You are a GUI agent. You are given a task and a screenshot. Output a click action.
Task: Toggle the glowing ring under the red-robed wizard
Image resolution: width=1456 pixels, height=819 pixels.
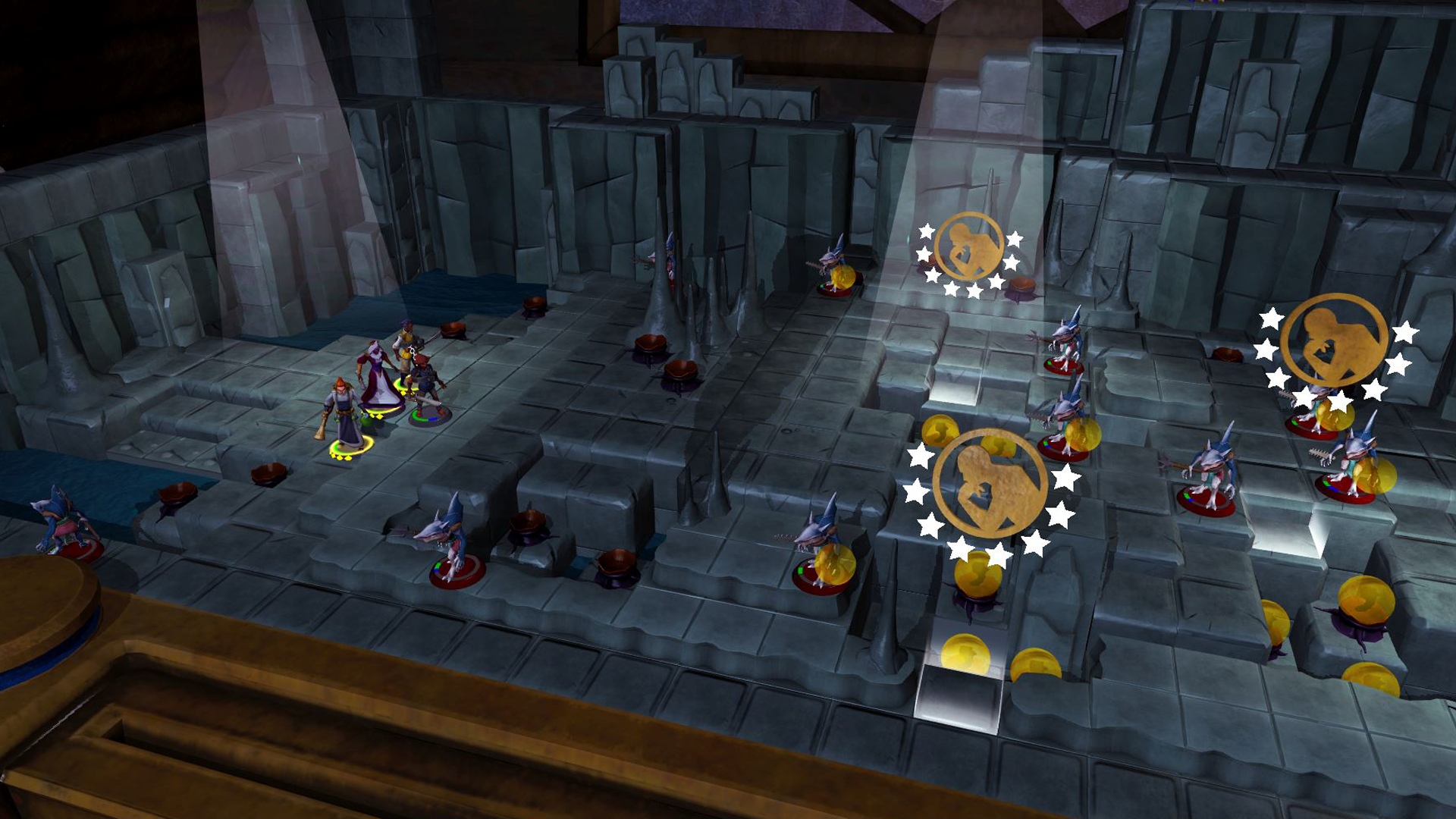pos(379,412)
